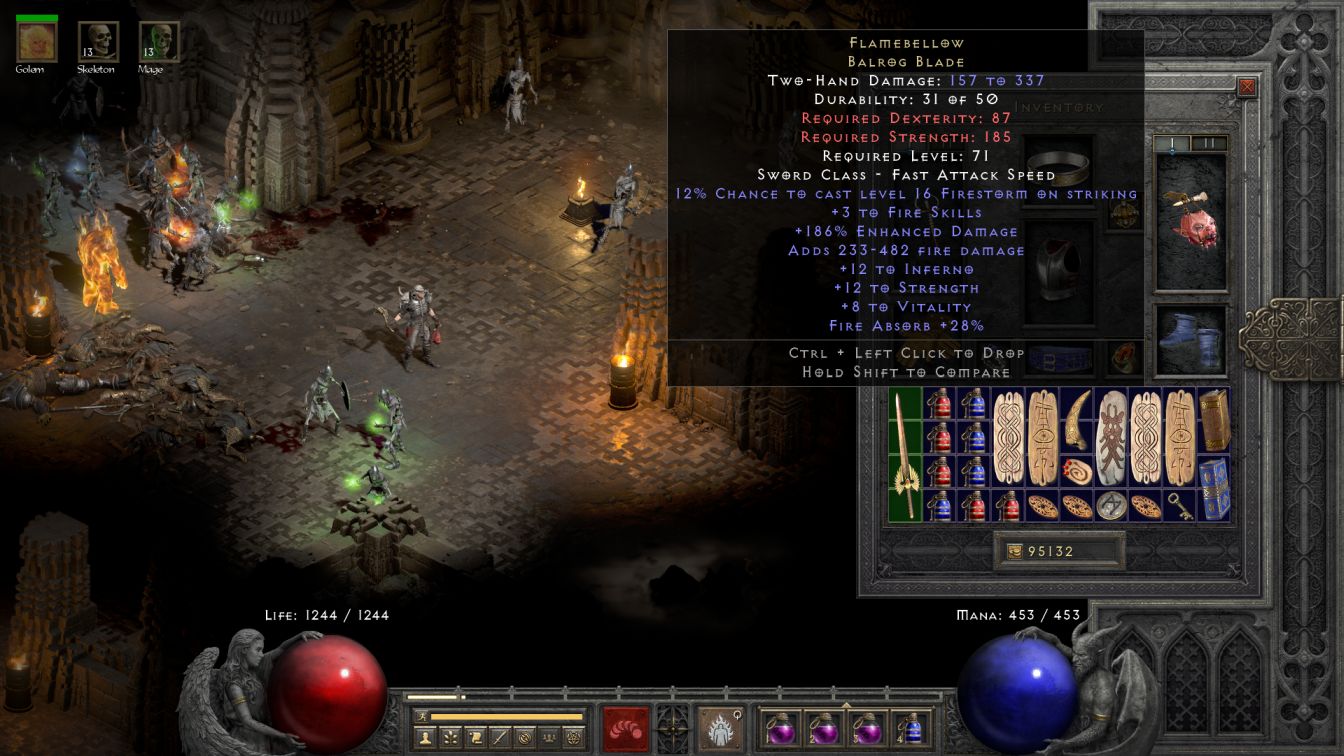Viewport: 1344px width, 756px height.
Task: Open the gold amount button
Action: point(1014,551)
